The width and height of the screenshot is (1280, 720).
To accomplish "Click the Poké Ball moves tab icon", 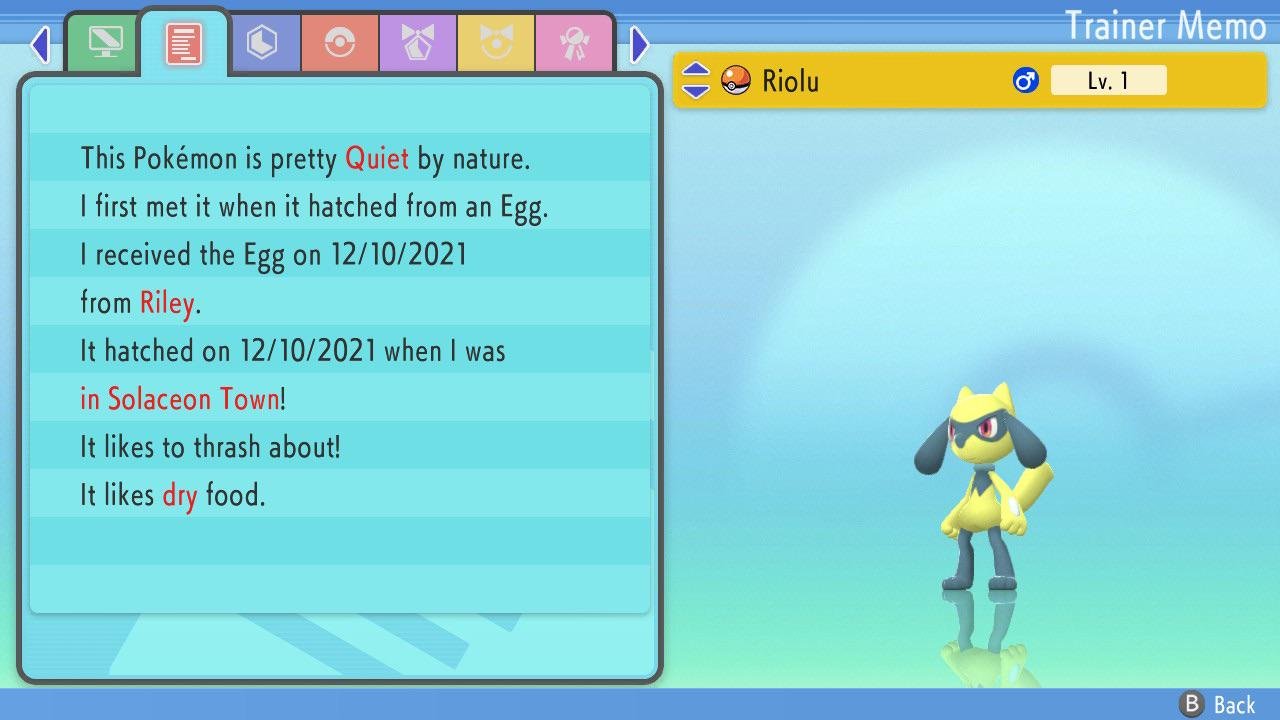I will pyautogui.click(x=340, y=42).
